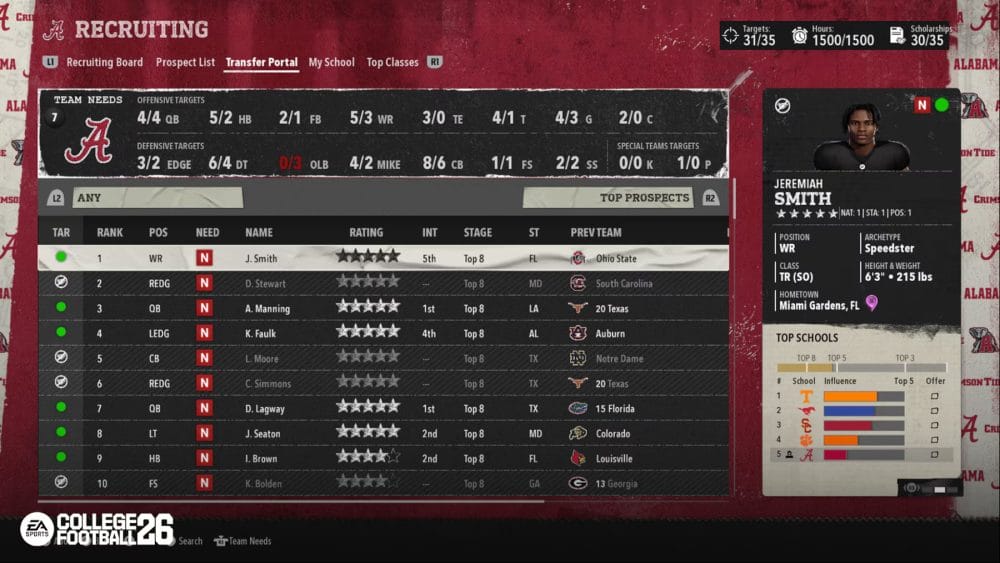Image resolution: width=1000 pixels, height=563 pixels.
Task: Switch to the Prospect List tab
Action: [x=185, y=62]
